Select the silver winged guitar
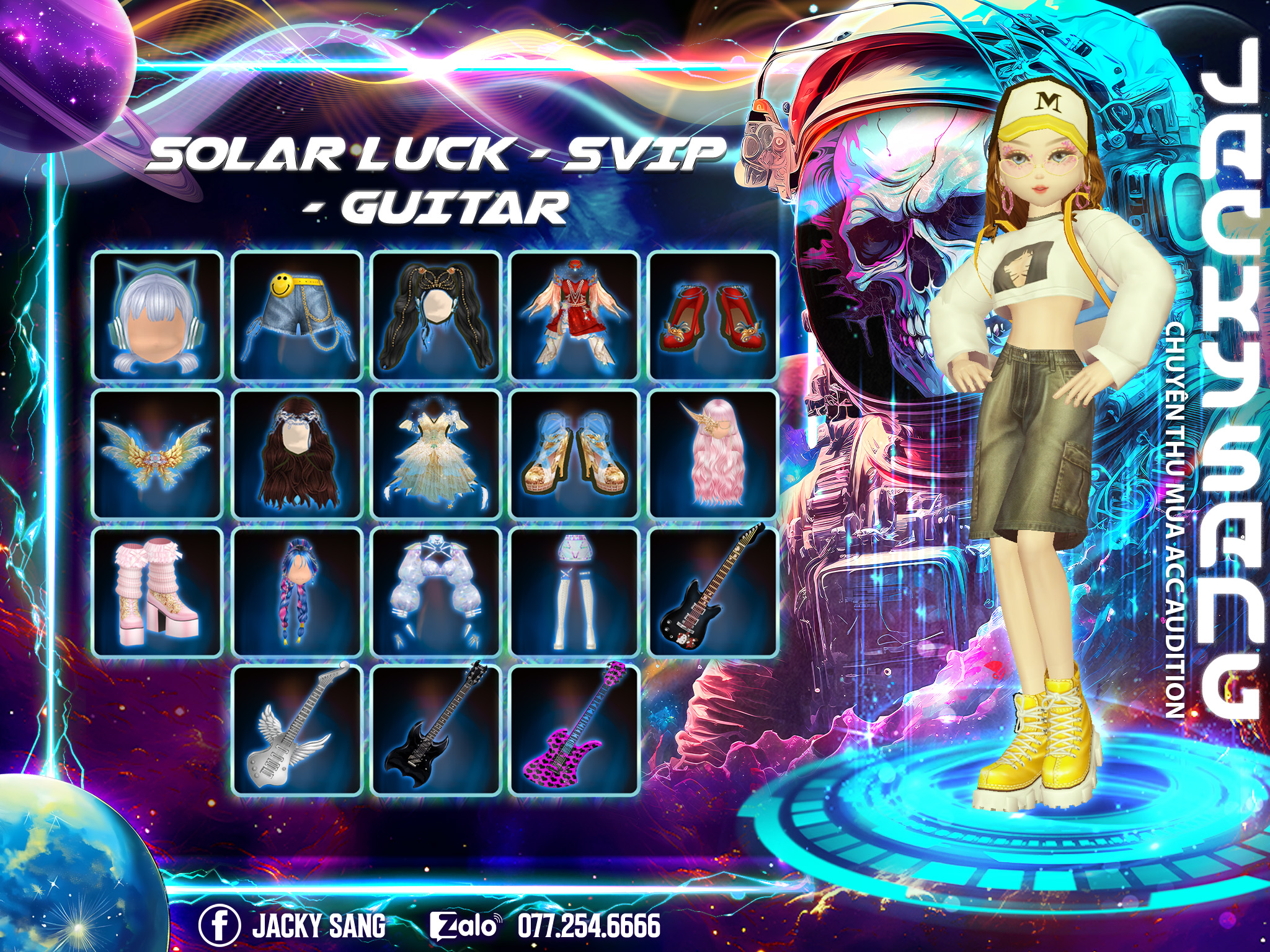The height and width of the screenshot is (952, 1270). [x=297, y=729]
